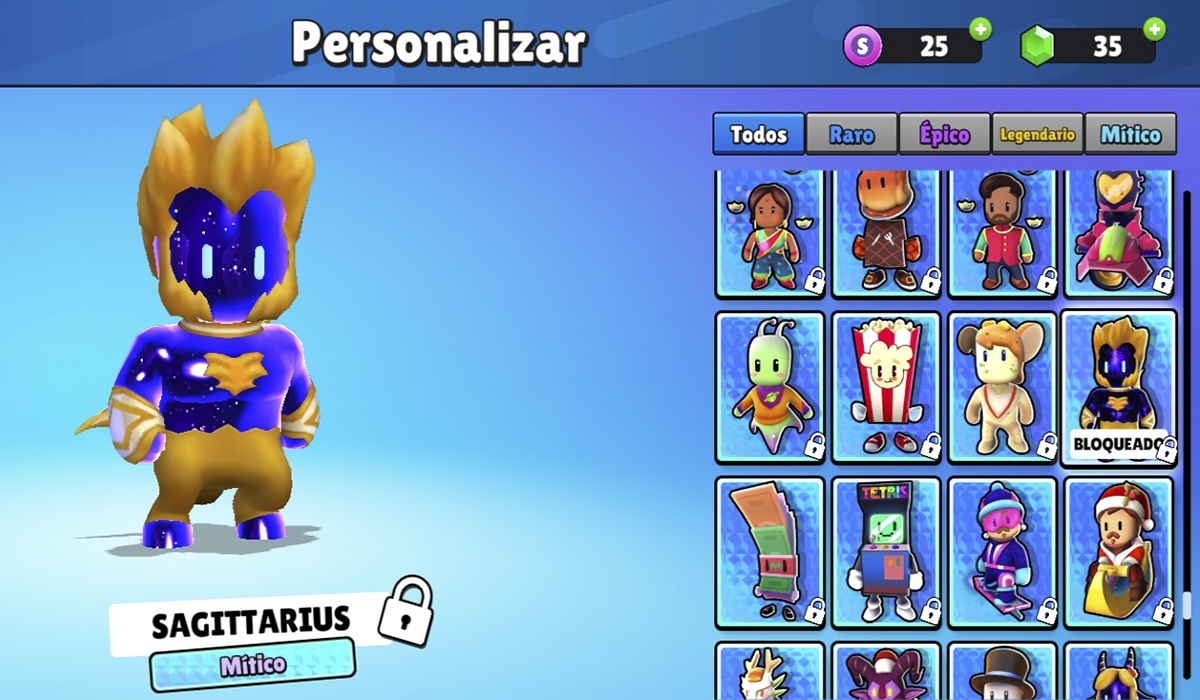Click the Sagittarius skin marked Bloqueado
The height and width of the screenshot is (700, 1200).
(1118, 387)
